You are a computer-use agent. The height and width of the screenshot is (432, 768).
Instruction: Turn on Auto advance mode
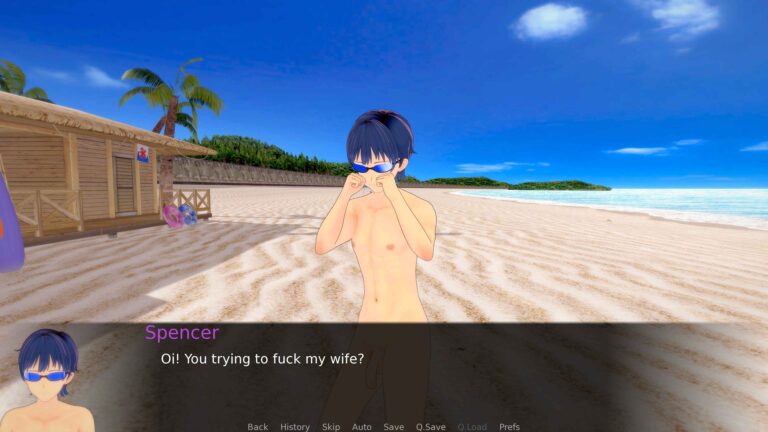pyautogui.click(x=362, y=427)
